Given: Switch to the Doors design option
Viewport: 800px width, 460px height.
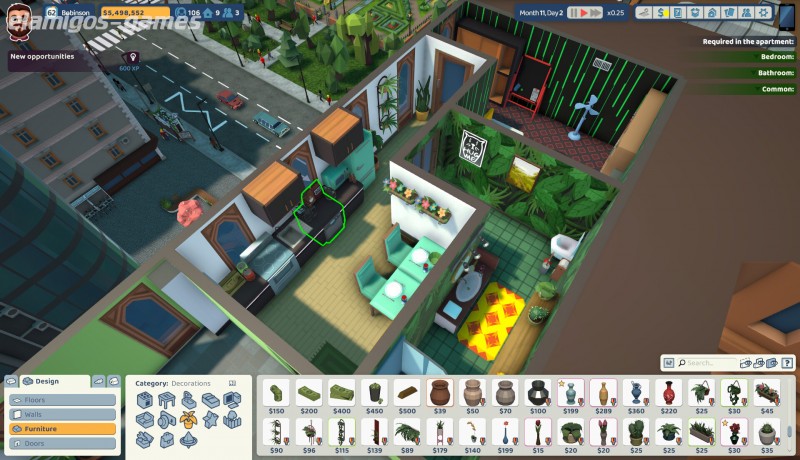Looking at the screenshot, I should click(x=62, y=442).
